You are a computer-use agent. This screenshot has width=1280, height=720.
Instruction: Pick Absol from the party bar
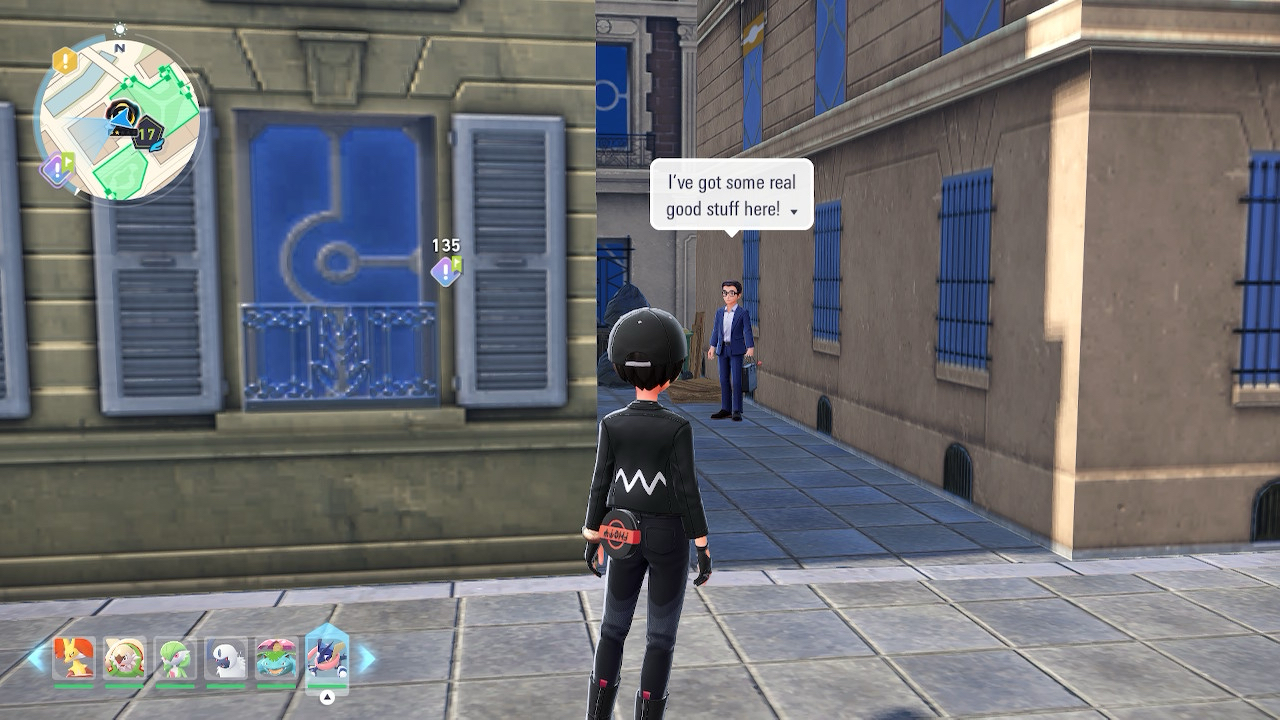pos(226,658)
